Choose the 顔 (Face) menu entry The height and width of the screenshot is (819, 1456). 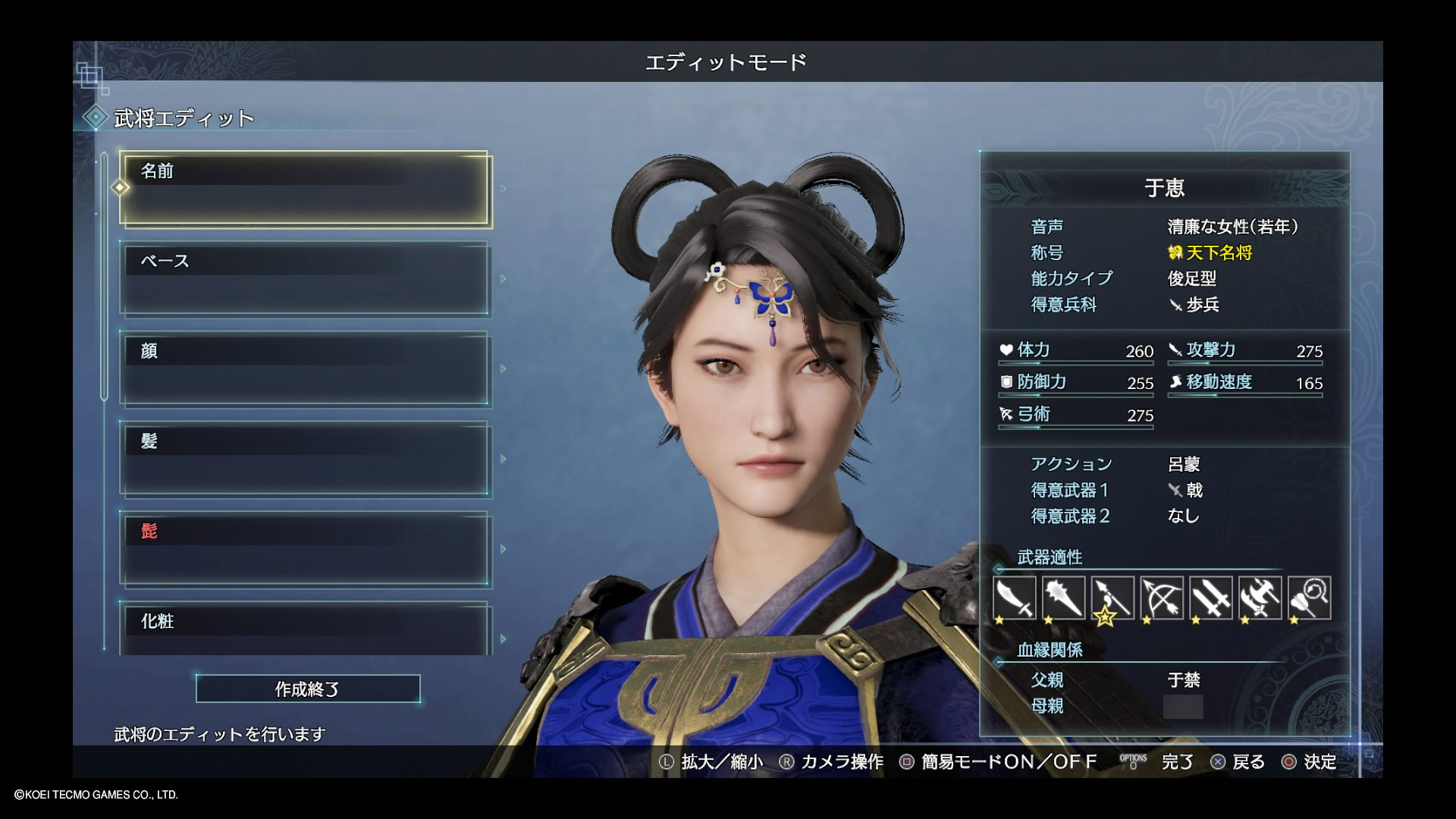304,369
